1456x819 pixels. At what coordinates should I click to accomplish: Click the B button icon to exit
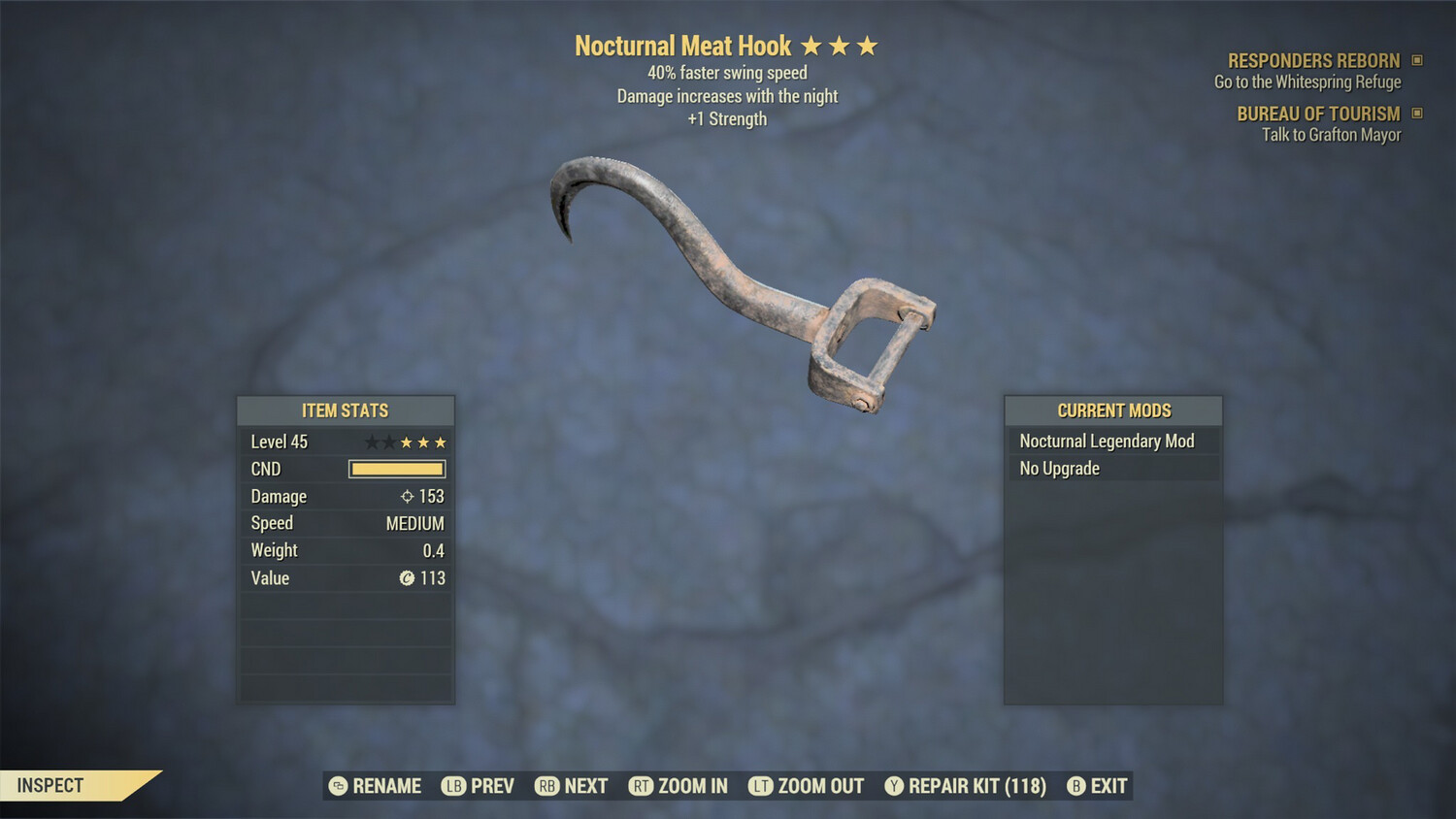[x=1075, y=786]
